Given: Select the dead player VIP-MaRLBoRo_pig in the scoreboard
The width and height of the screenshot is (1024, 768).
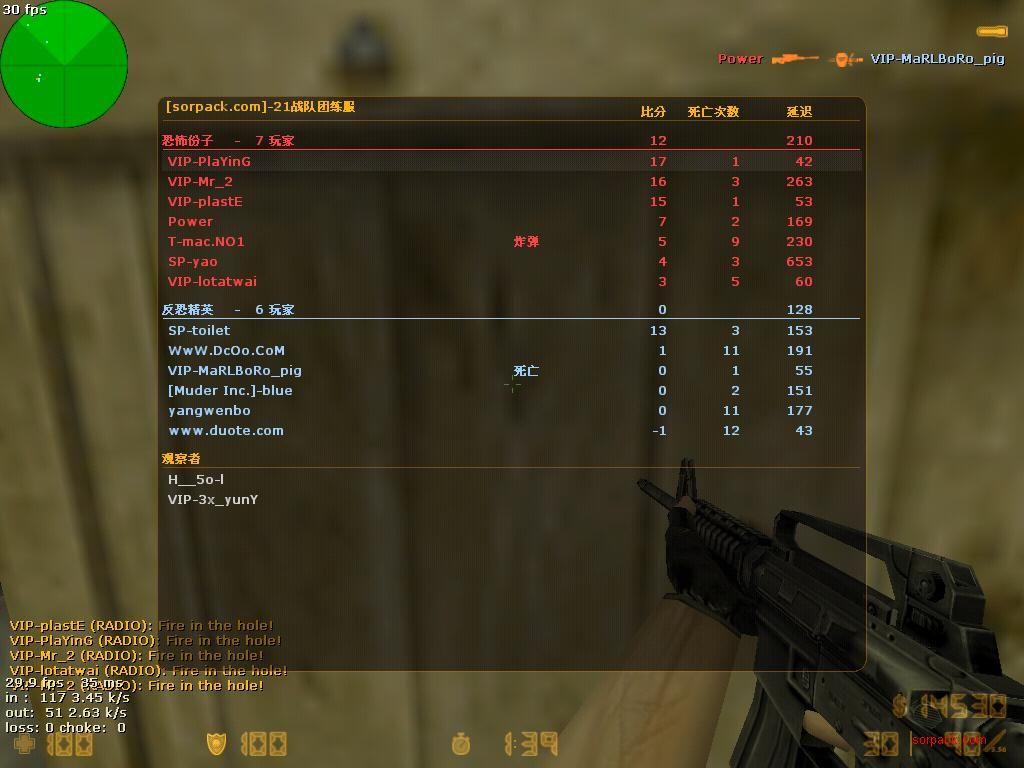Looking at the screenshot, I should [235, 370].
